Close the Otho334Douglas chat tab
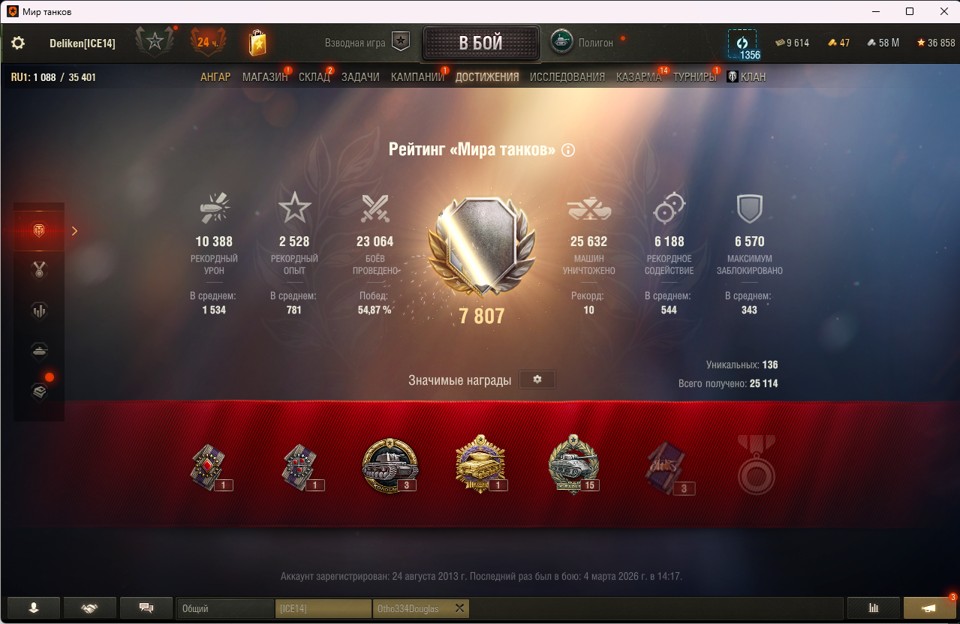Screen dimensions: 960x624 [x=460, y=608]
